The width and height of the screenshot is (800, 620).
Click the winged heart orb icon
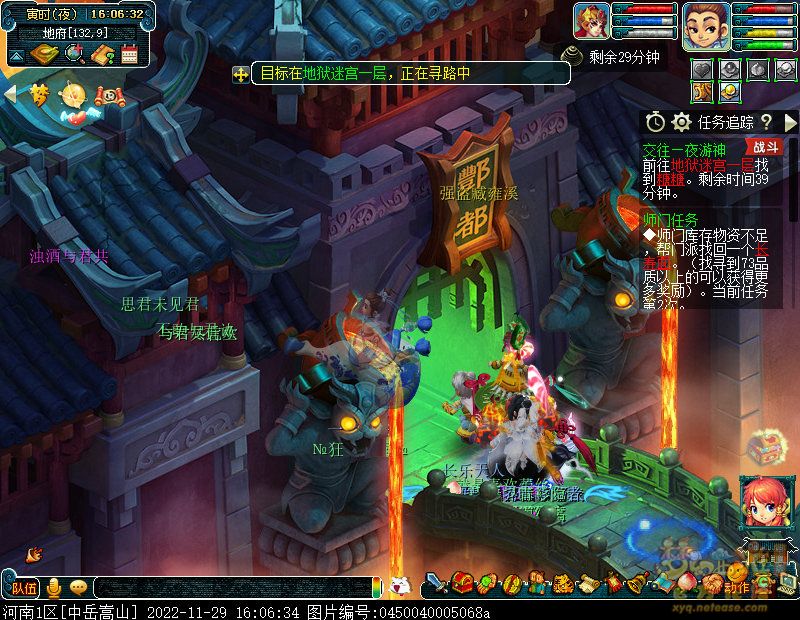(x=73, y=97)
